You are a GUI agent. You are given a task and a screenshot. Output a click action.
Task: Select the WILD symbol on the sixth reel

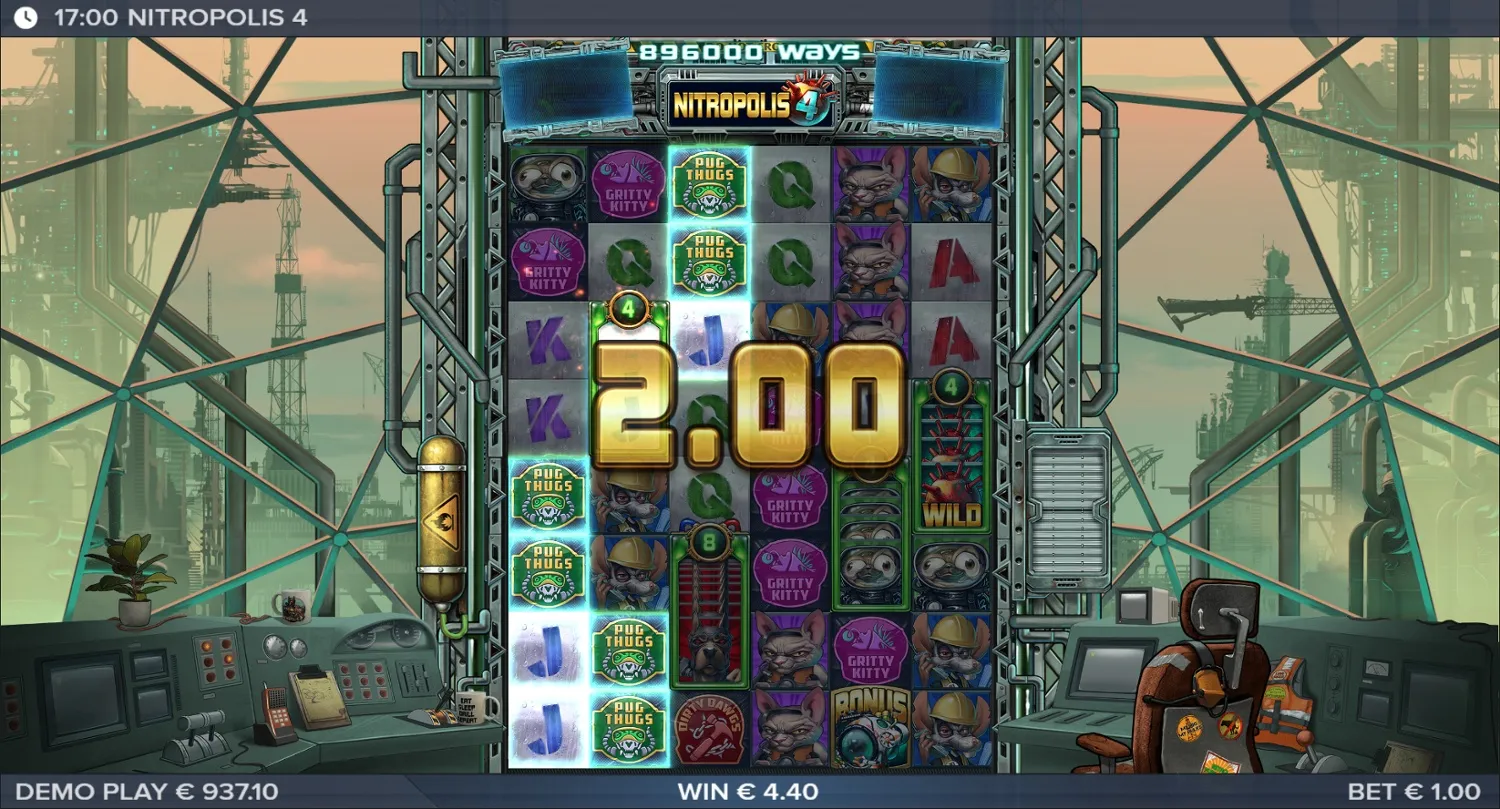[x=951, y=480]
